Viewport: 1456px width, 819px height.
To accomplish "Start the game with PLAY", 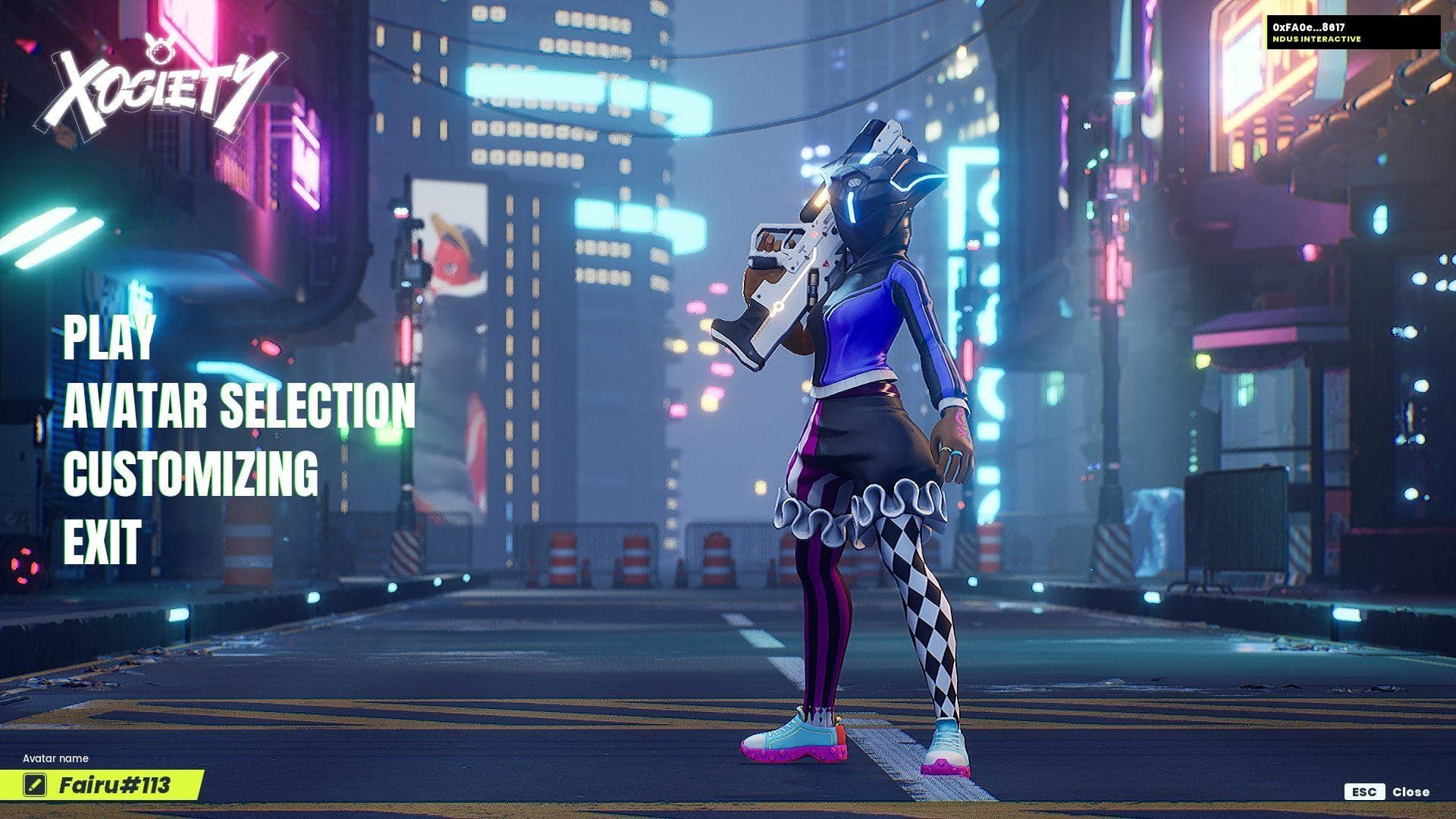I will click(x=109, y=337).
